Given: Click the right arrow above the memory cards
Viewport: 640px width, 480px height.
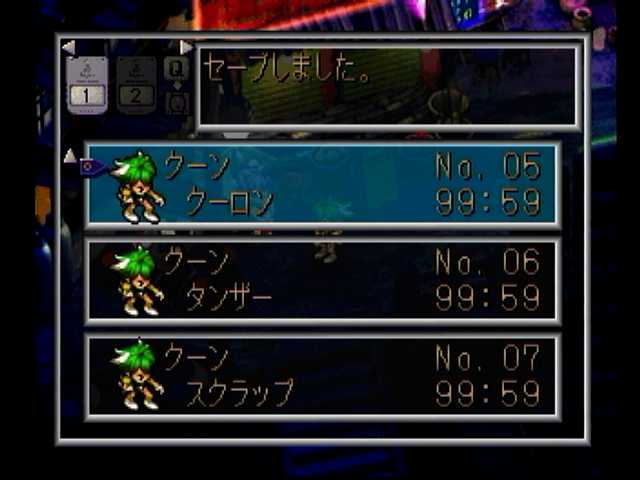Looking at the screenshot, I should [x=185, y=47].
